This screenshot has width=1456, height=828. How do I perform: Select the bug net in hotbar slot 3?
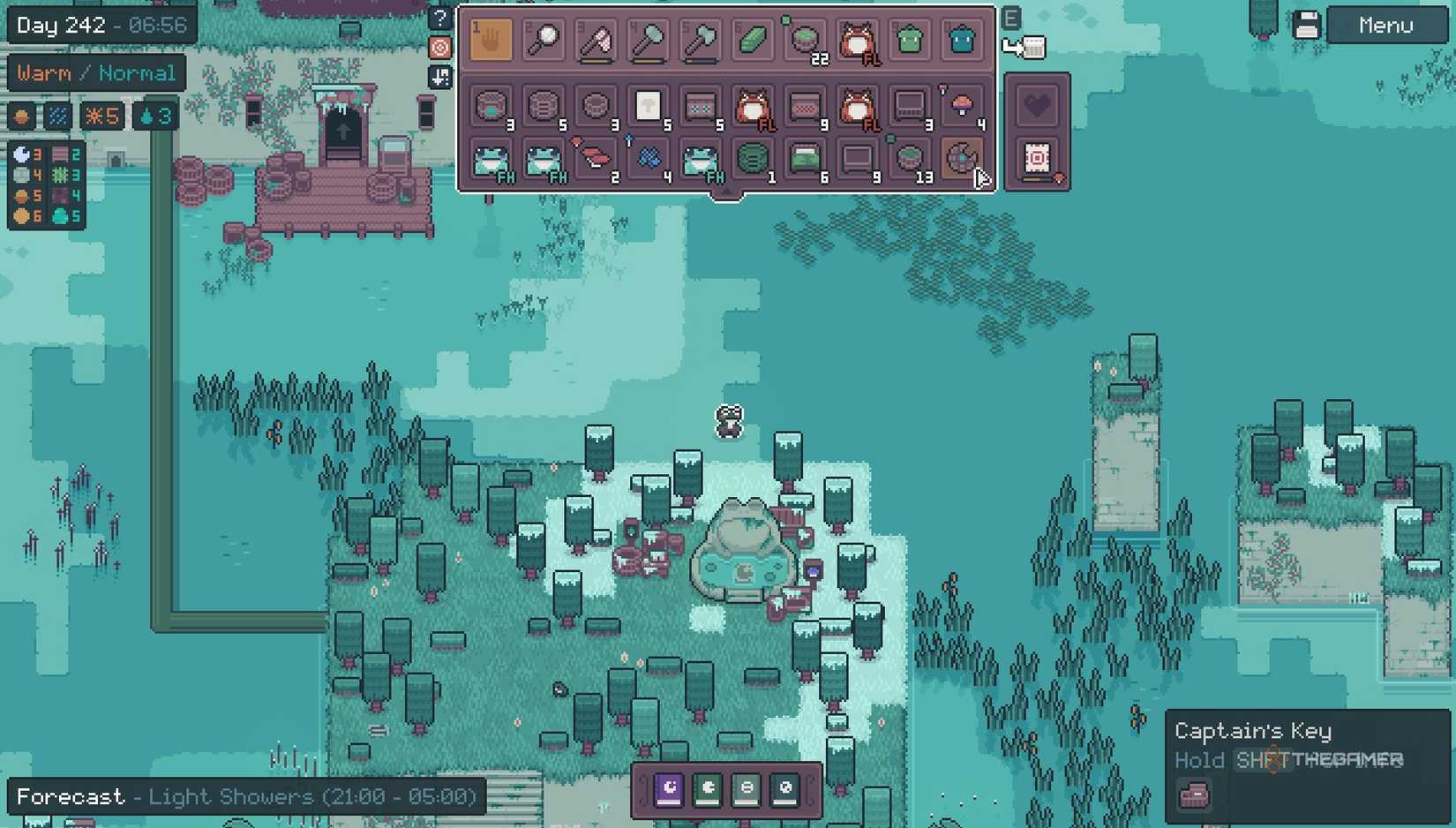[x=594, y=39]
